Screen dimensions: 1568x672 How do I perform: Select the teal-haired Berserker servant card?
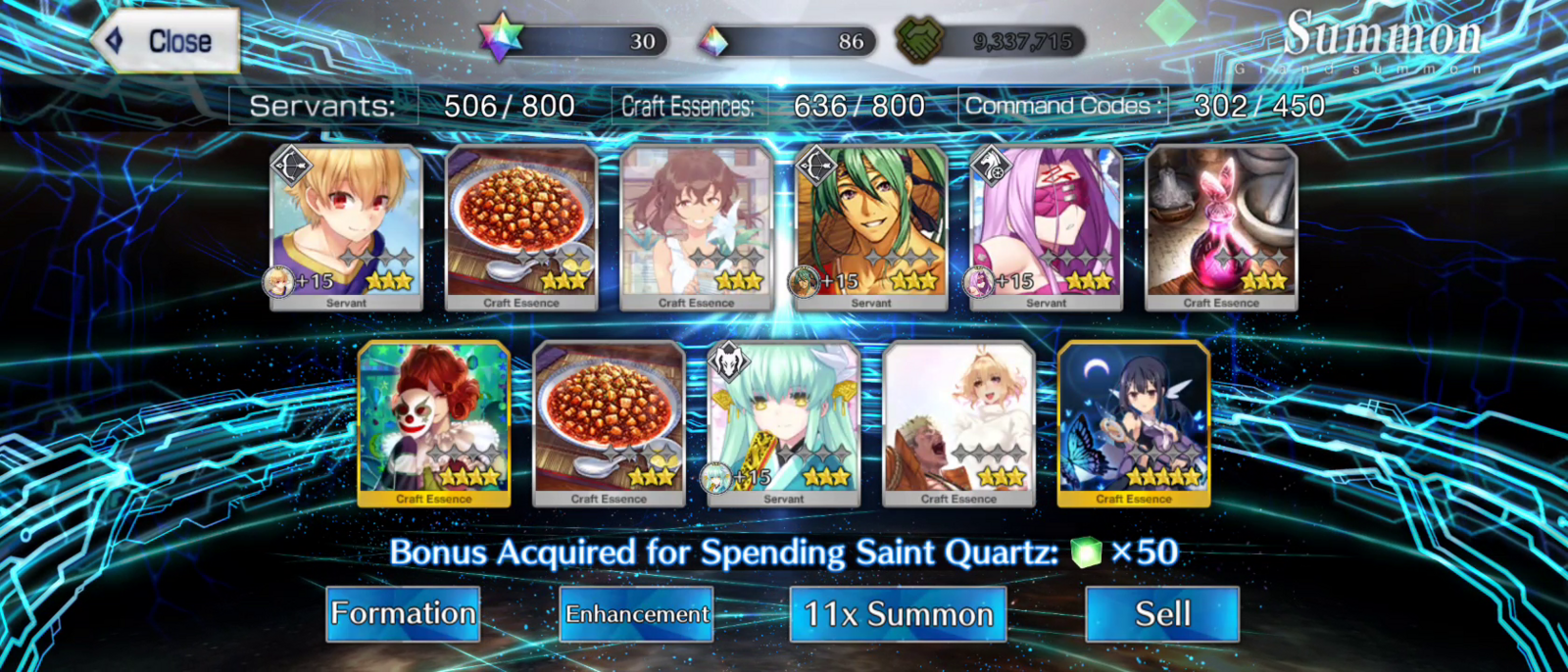tap(784, 423)
